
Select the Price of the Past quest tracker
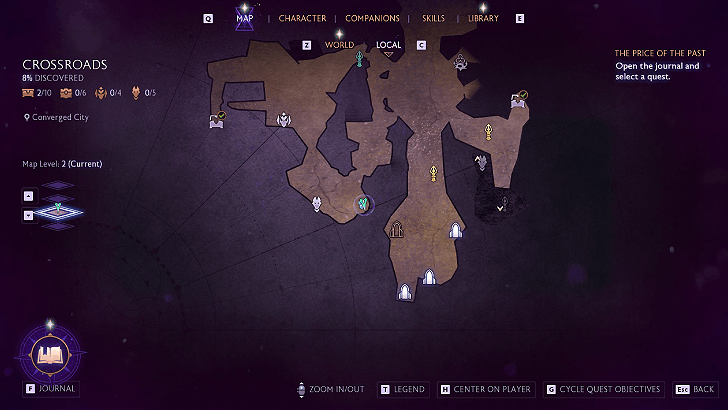point(658,52)
